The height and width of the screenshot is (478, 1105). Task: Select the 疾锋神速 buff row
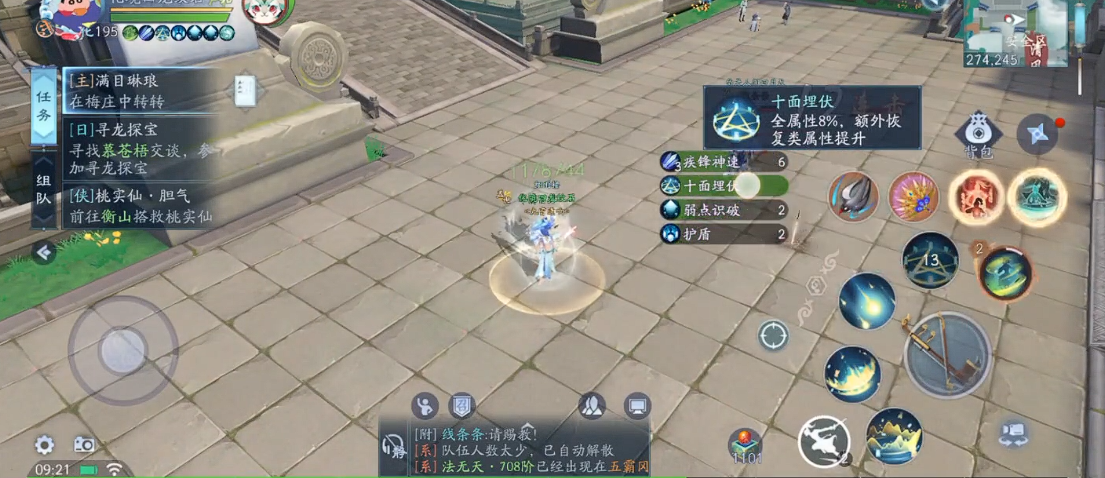click(724, 162)
